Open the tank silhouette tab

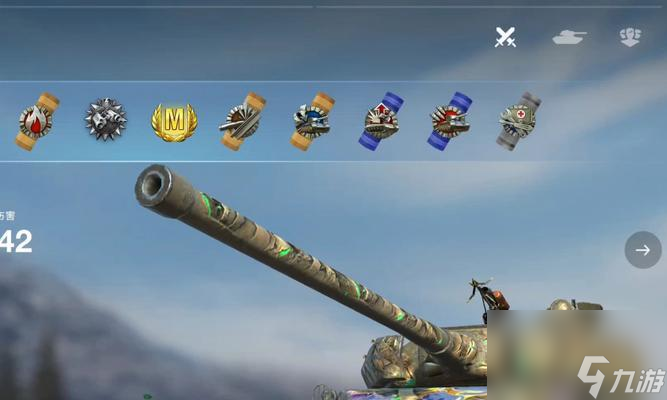click(x=569, y=38)
